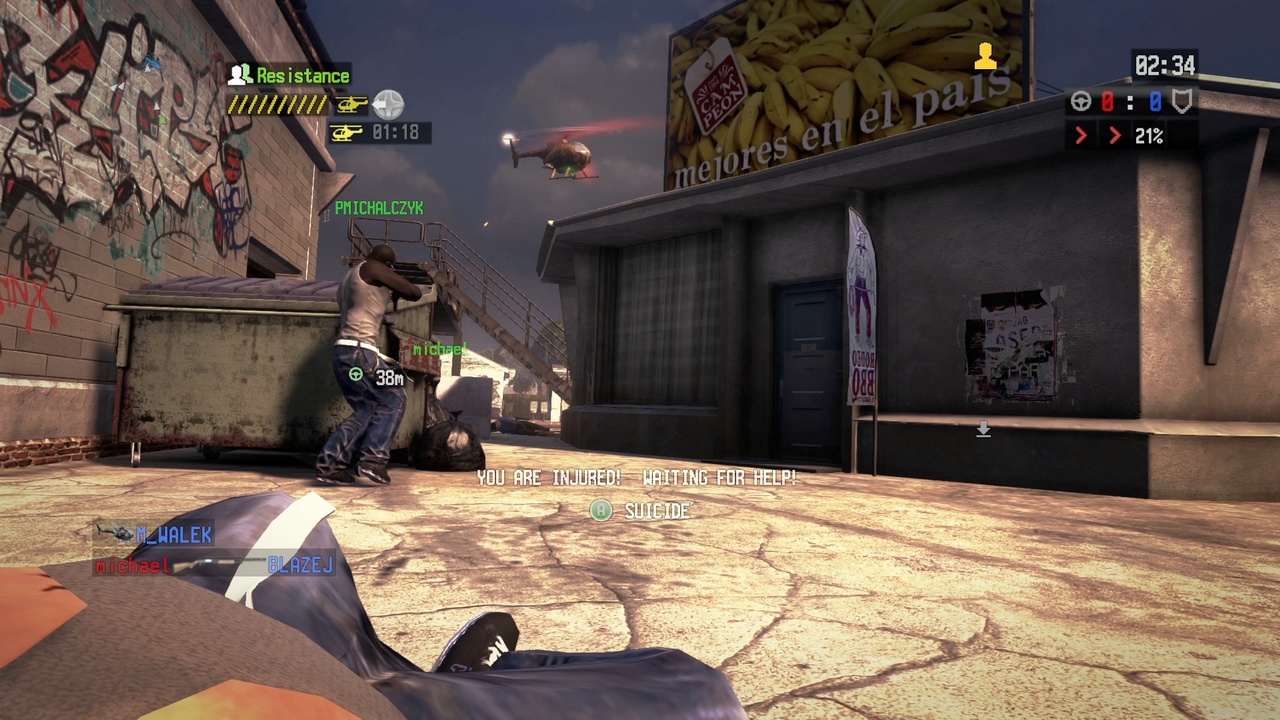The height and width of the screenshot is (720, 1280).
Task: Click the yellow helicopter icon beside the D-pad
Action: click(353, 105)
